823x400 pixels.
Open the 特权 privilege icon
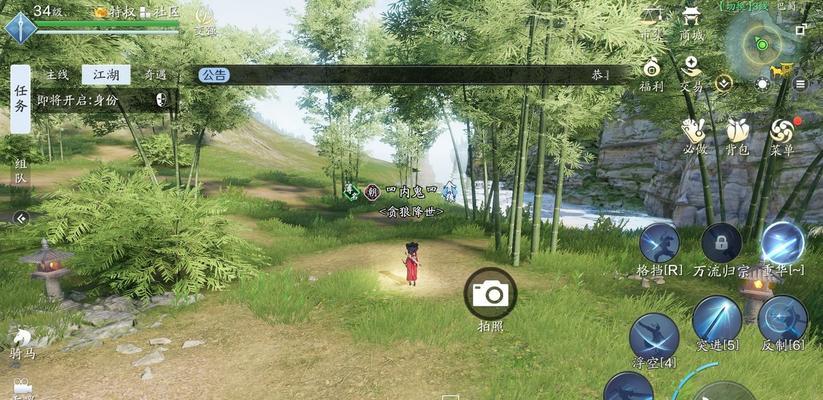tap(115, 12)
